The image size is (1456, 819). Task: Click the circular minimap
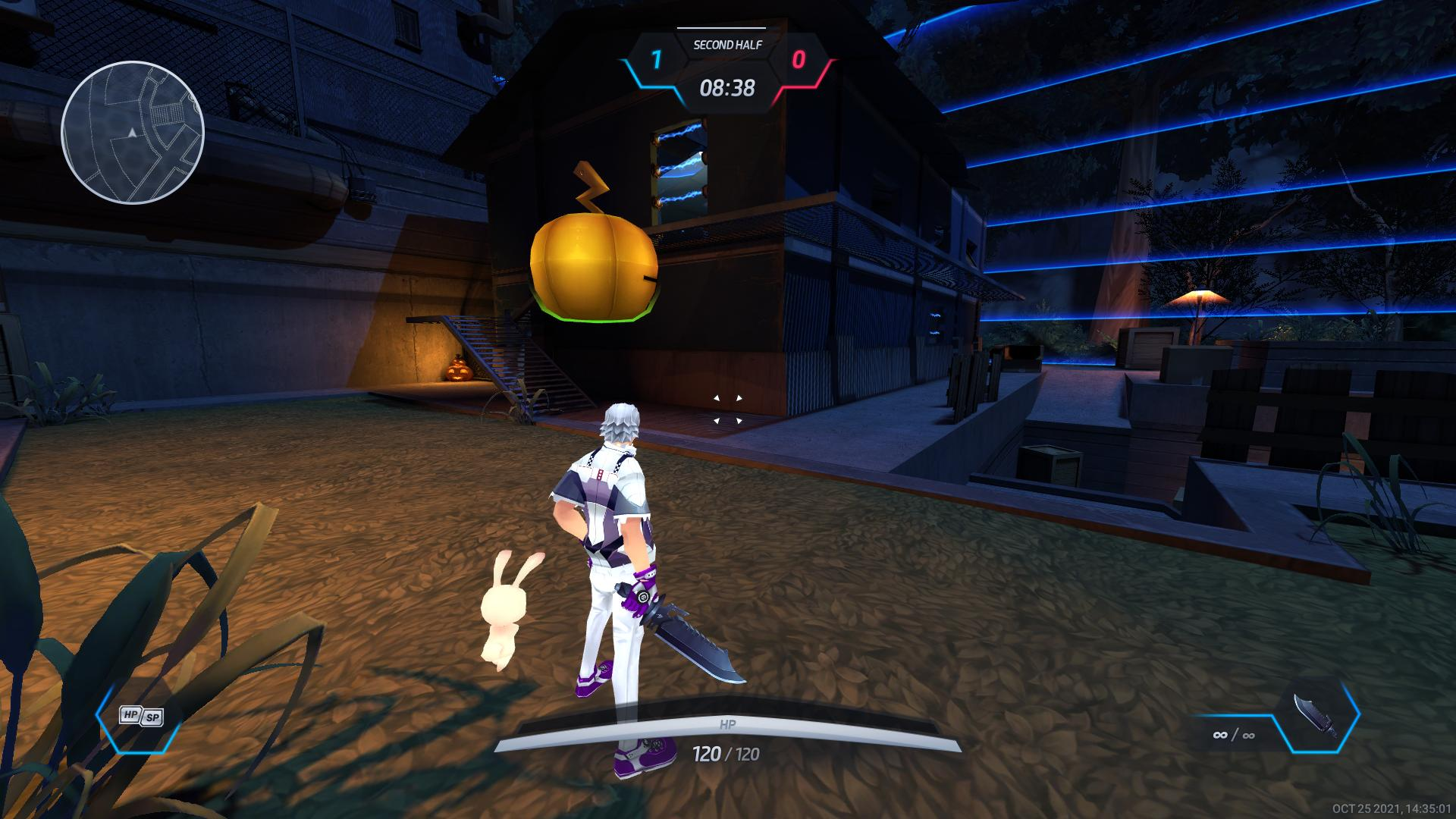(133, 133)
